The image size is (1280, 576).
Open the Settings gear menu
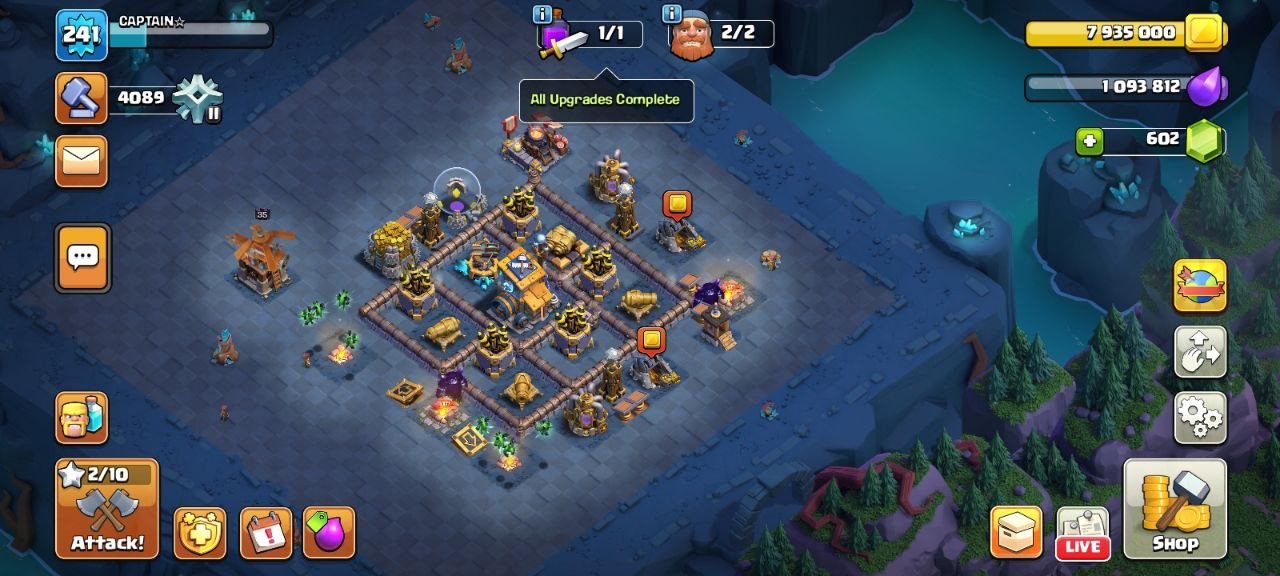(x=1200, y=417)
